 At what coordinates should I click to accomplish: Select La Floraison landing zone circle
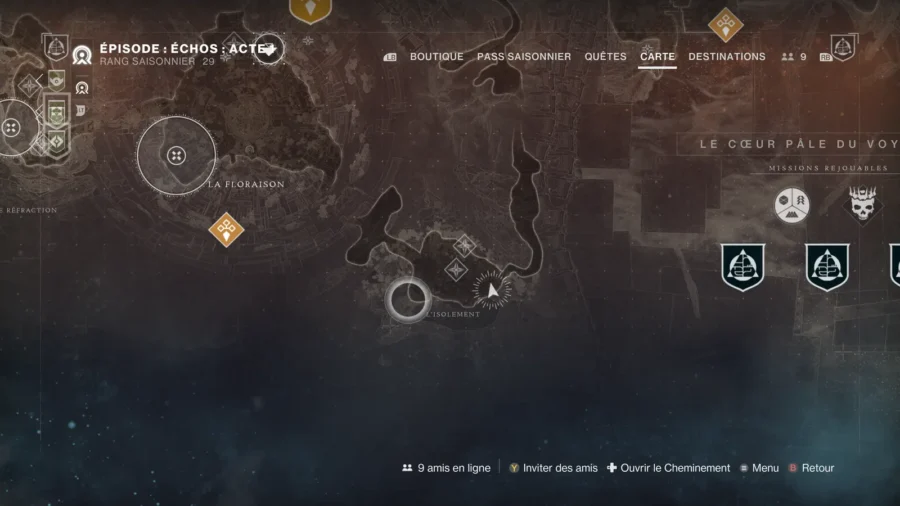tap(176, 155)
